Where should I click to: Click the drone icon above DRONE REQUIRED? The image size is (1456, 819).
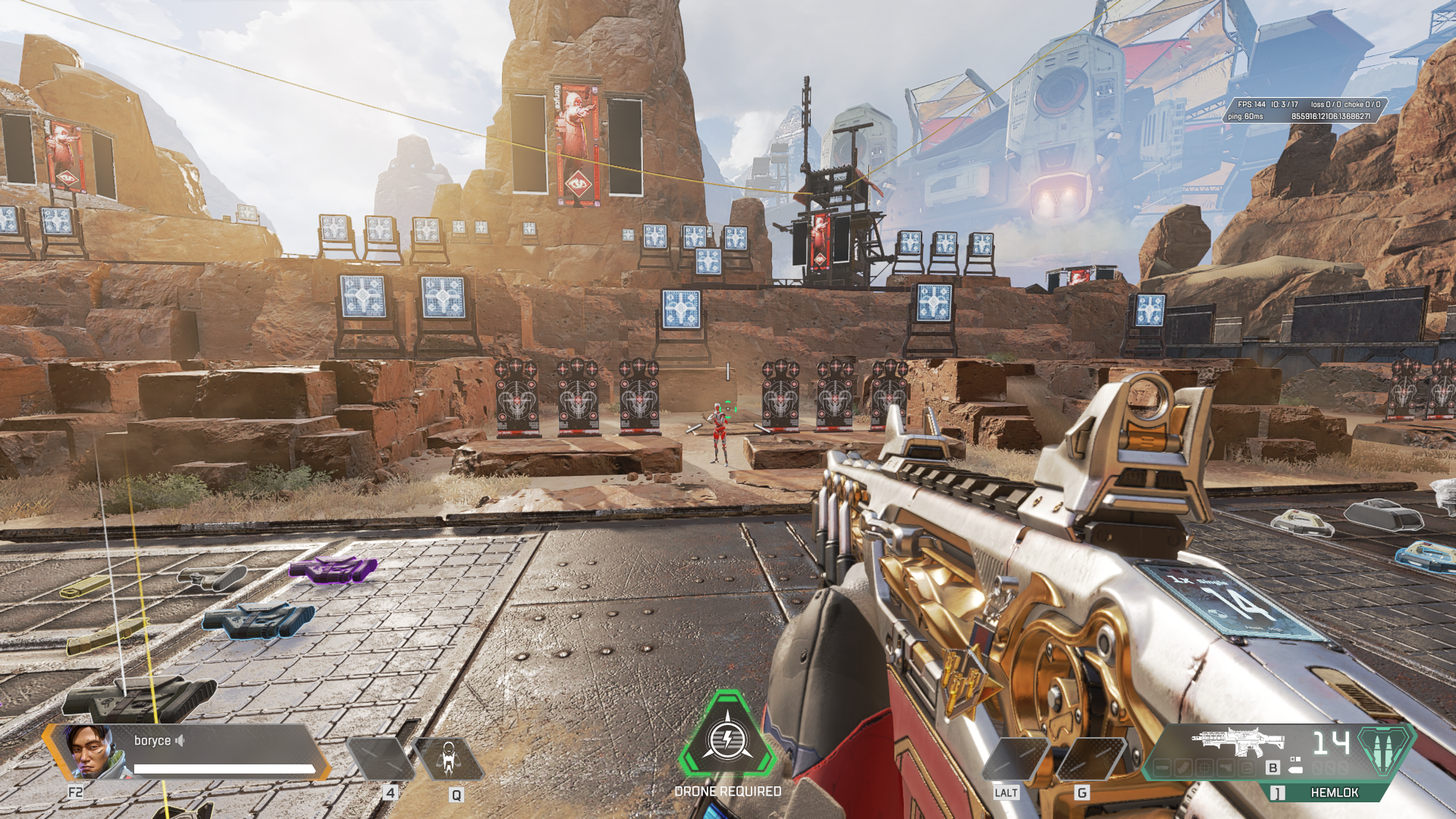pyautogui.click(x=728, y=739)
